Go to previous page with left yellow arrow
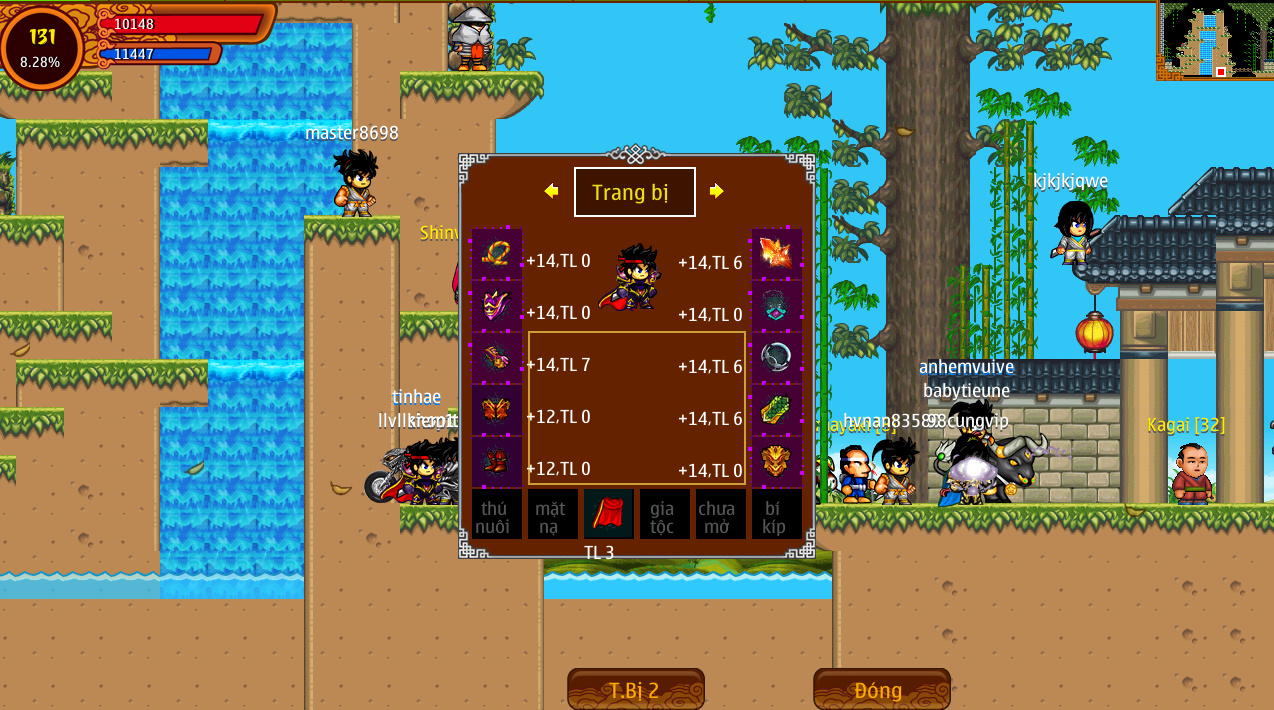1274x710 pixels. point(551,191)
